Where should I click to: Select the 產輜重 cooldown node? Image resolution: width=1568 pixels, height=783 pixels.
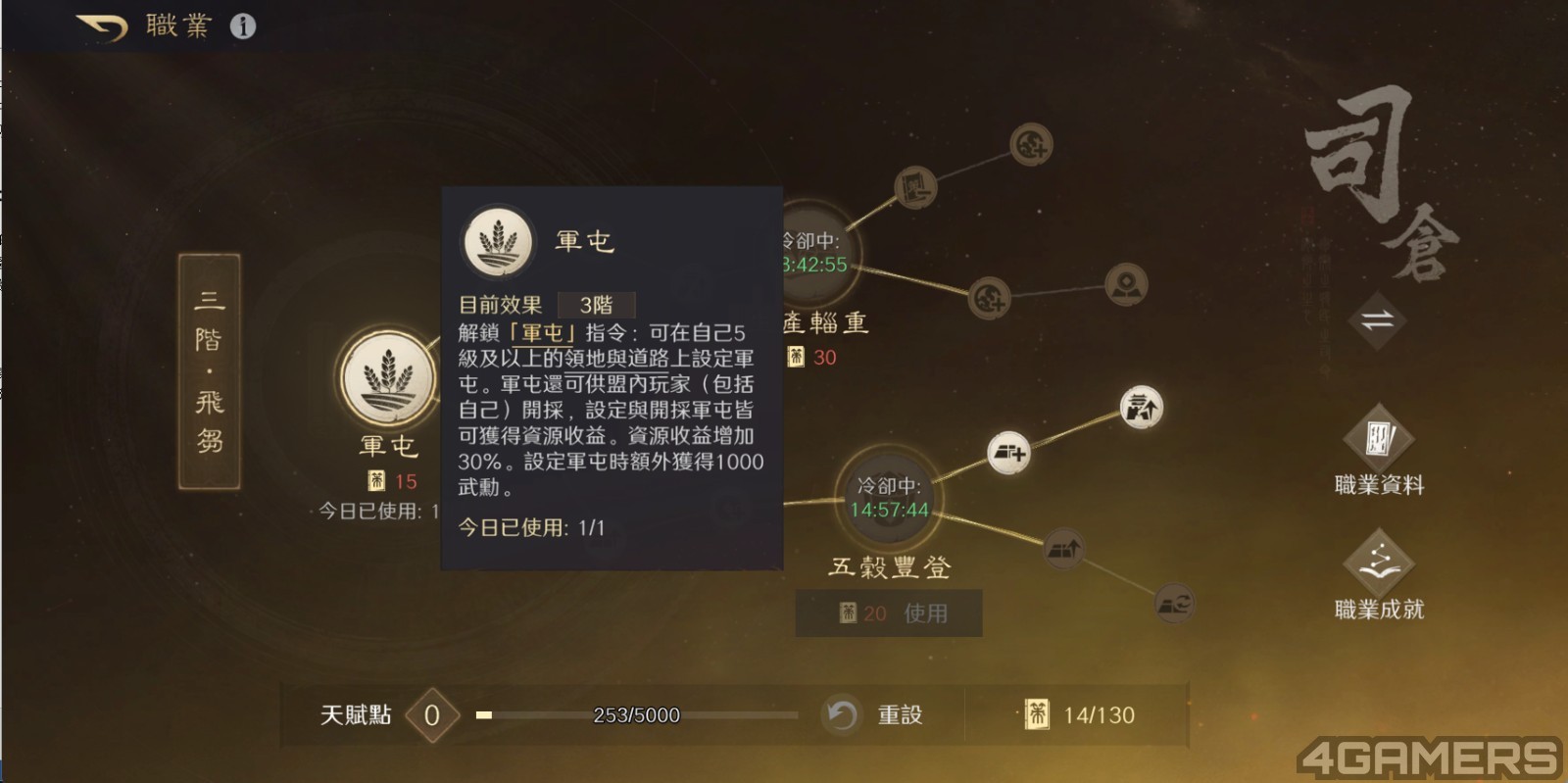[x=821, y=250]
